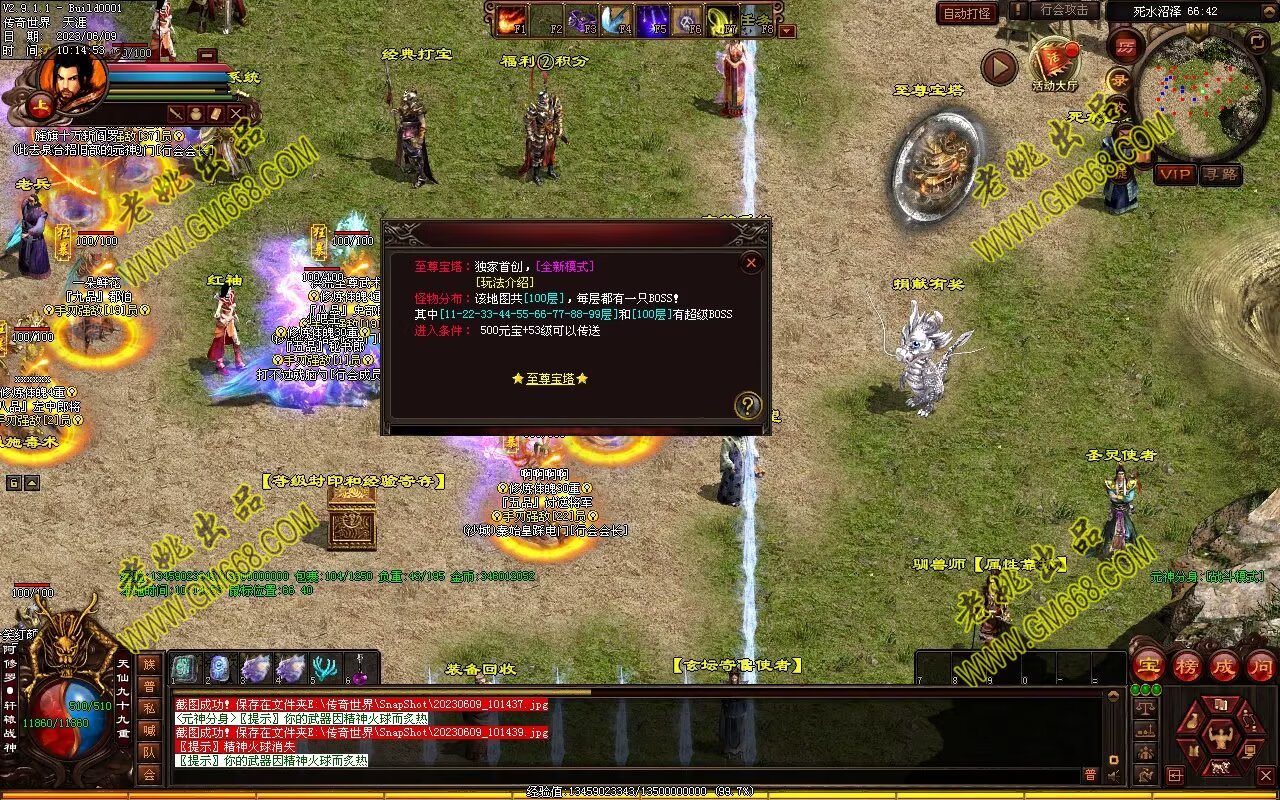
Task: Switch chat to 私 private channel
Action: coord(149,709)
